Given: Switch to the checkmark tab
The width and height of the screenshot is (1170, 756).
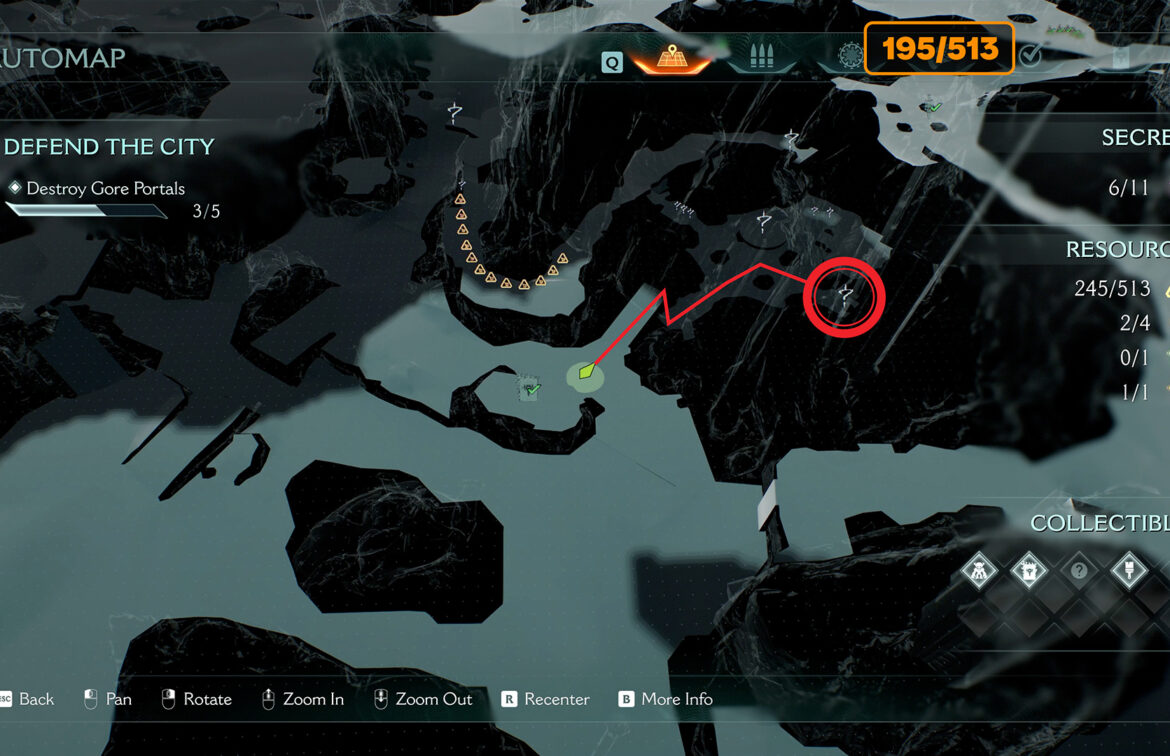Looking at the screenshot, I should tap(1030, 57).
